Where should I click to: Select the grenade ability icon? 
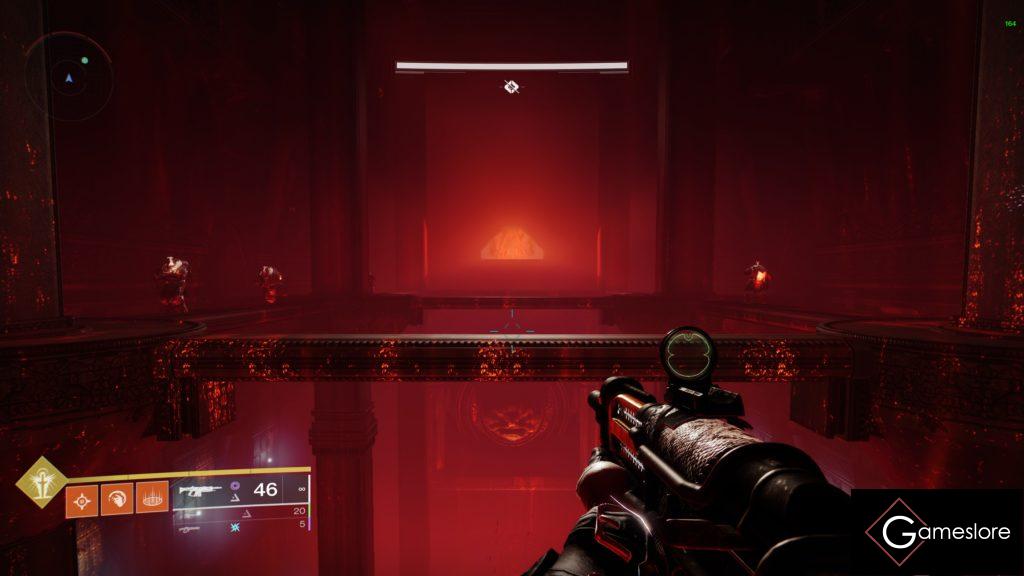[x=81, y=499]
